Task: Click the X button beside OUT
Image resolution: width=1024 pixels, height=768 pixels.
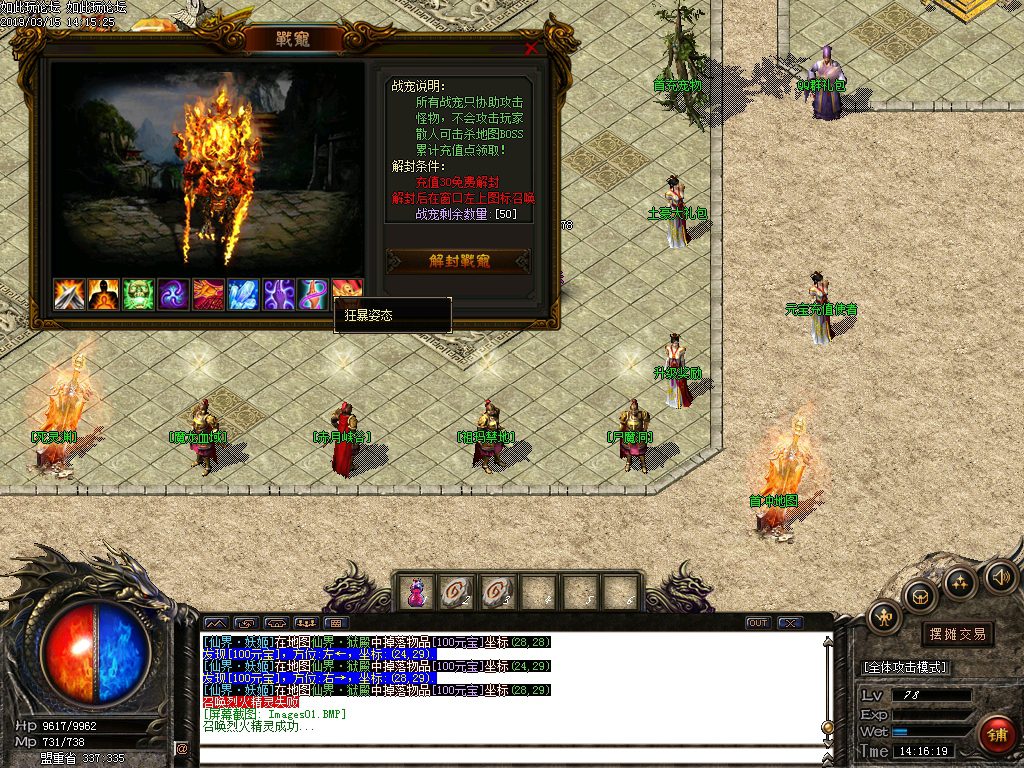Action: click(791, 623)
